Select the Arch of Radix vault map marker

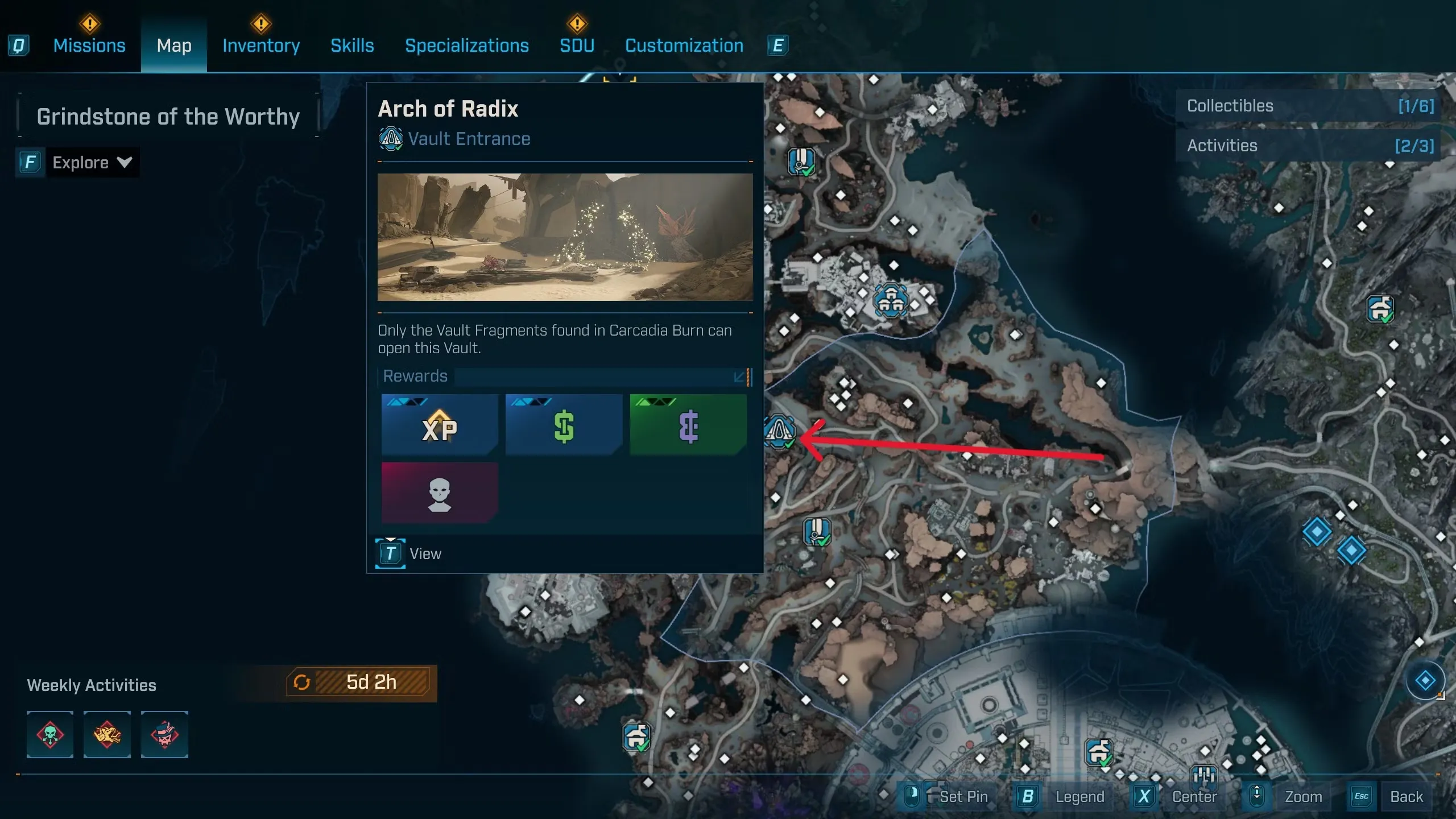tap(779, 431)
